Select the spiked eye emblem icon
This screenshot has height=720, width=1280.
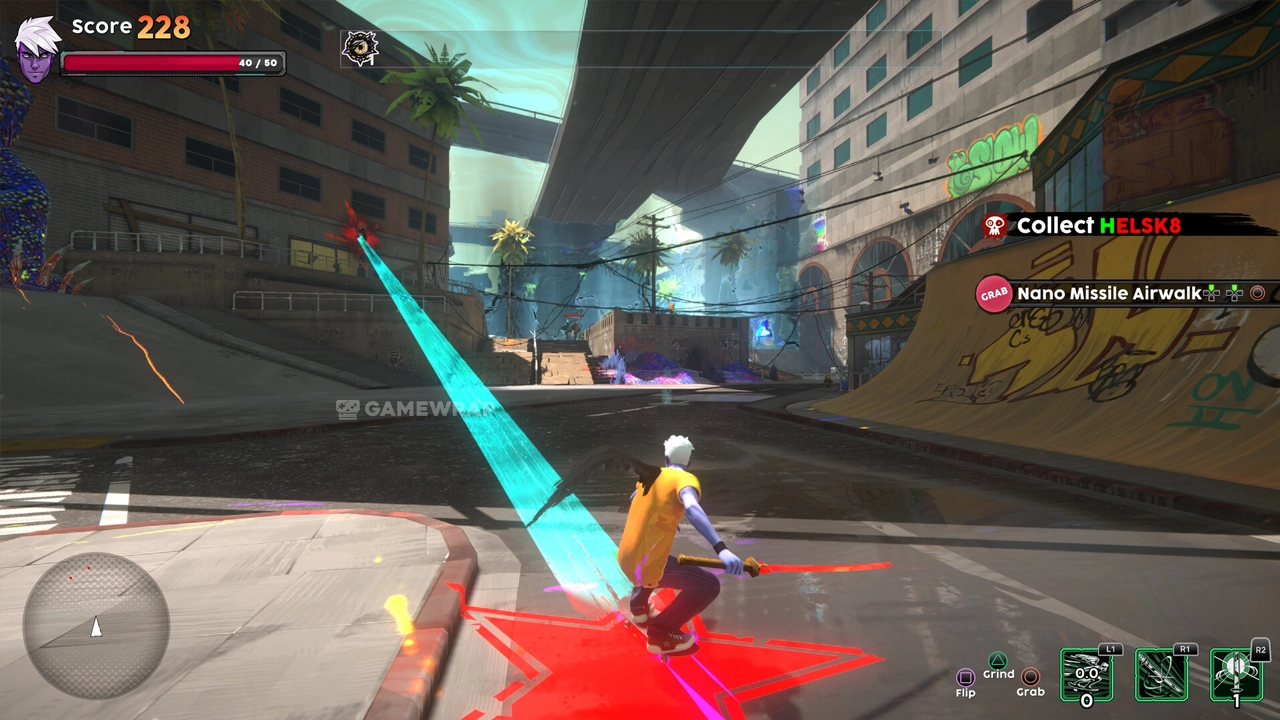pos(360,47)
